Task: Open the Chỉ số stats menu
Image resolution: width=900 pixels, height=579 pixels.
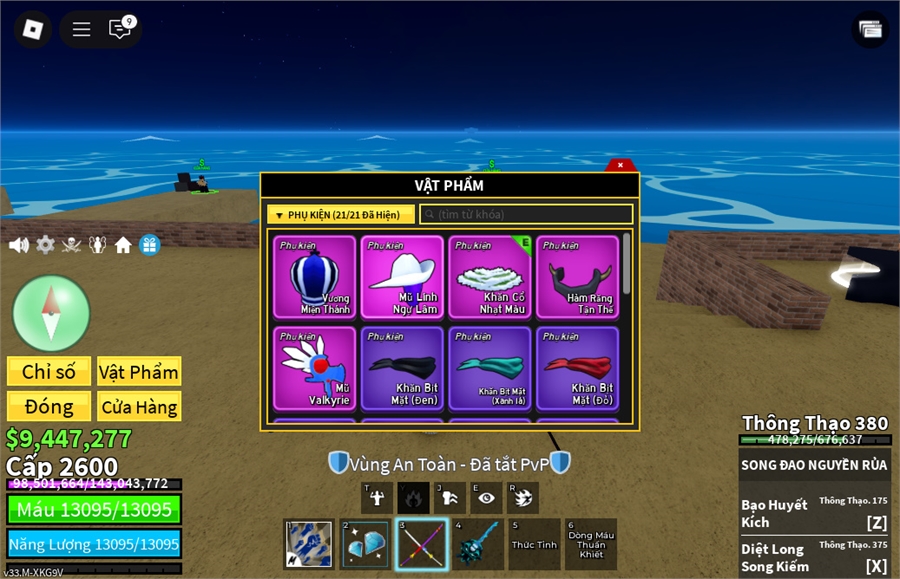Action: [49, 372]
